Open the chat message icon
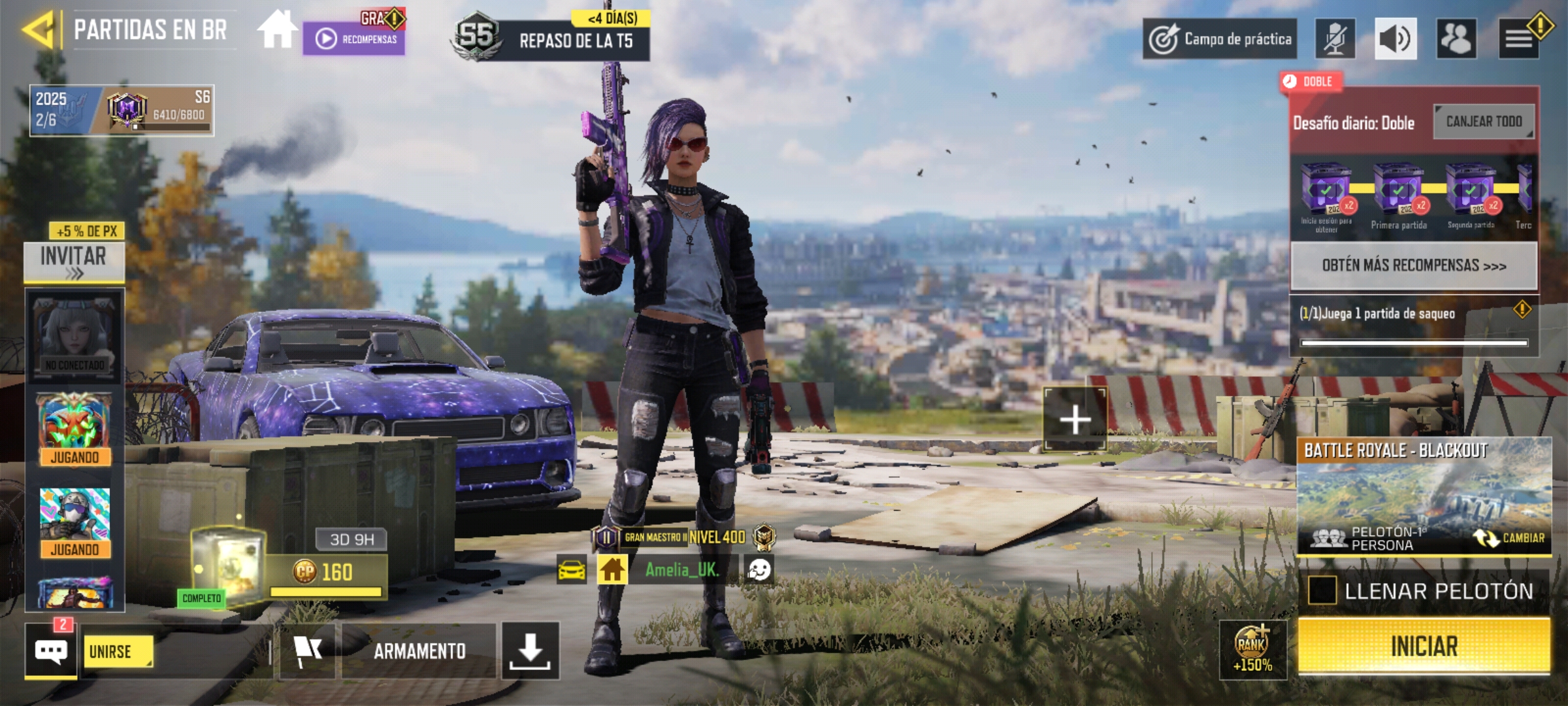The width and height of the screenshot is (1568, 706). click(51, 651)
